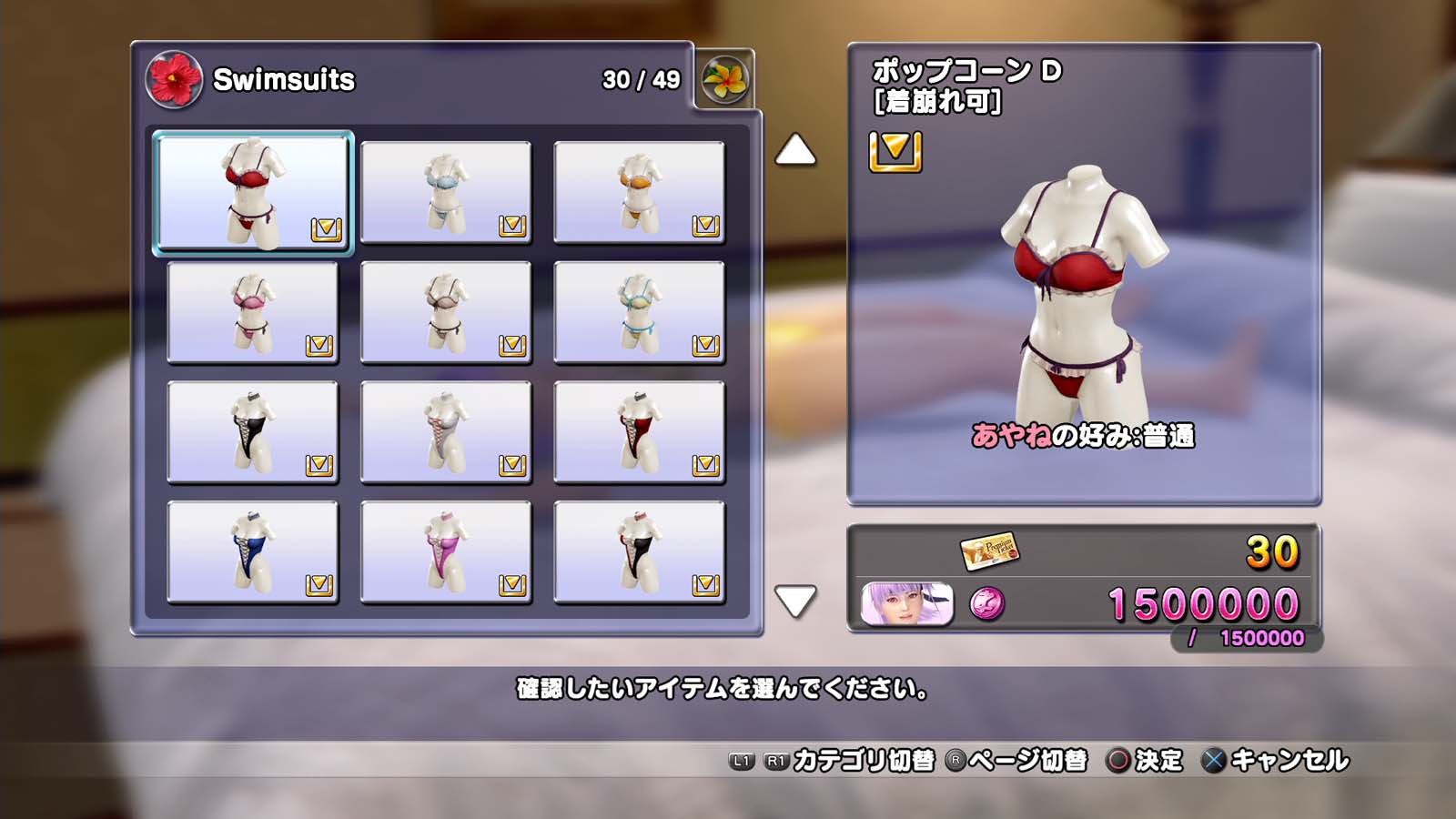Click the red hibiscus Swimsuits category icon
The height and width of the screenshot is (819, 1456).
(174, 79)
